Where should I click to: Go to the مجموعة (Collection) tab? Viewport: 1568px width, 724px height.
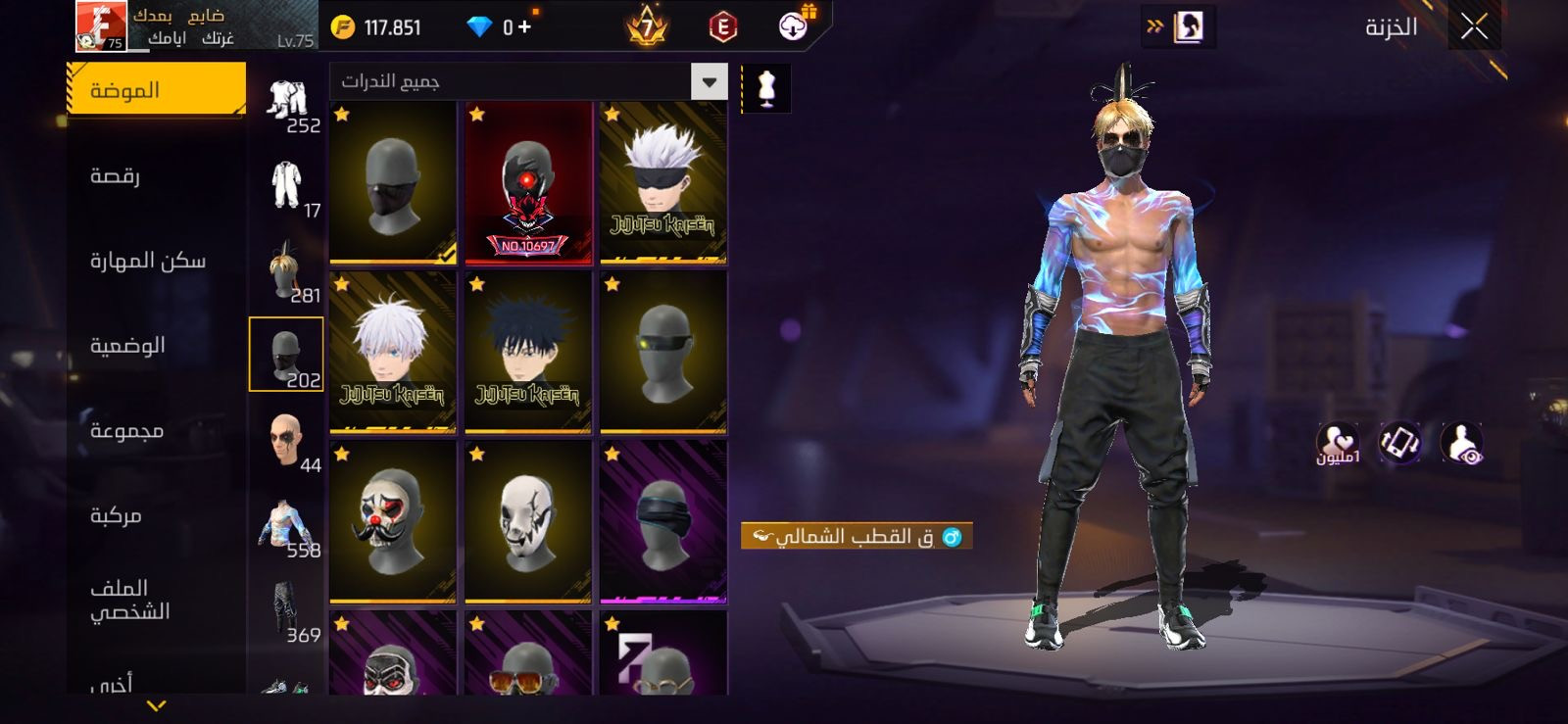(x=126, y=431)
